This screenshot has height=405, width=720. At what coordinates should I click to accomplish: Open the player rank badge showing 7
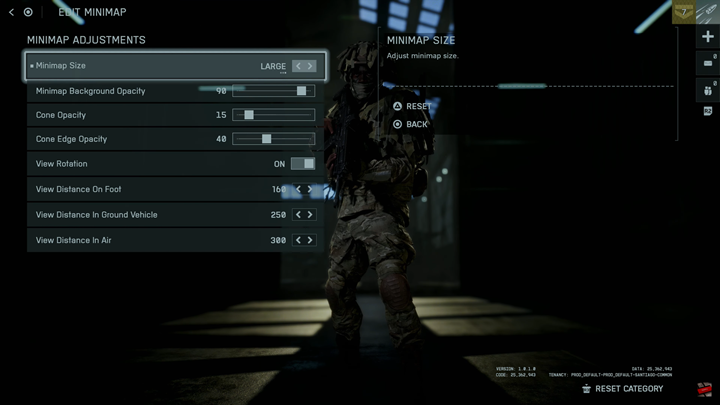pos(684,12)
